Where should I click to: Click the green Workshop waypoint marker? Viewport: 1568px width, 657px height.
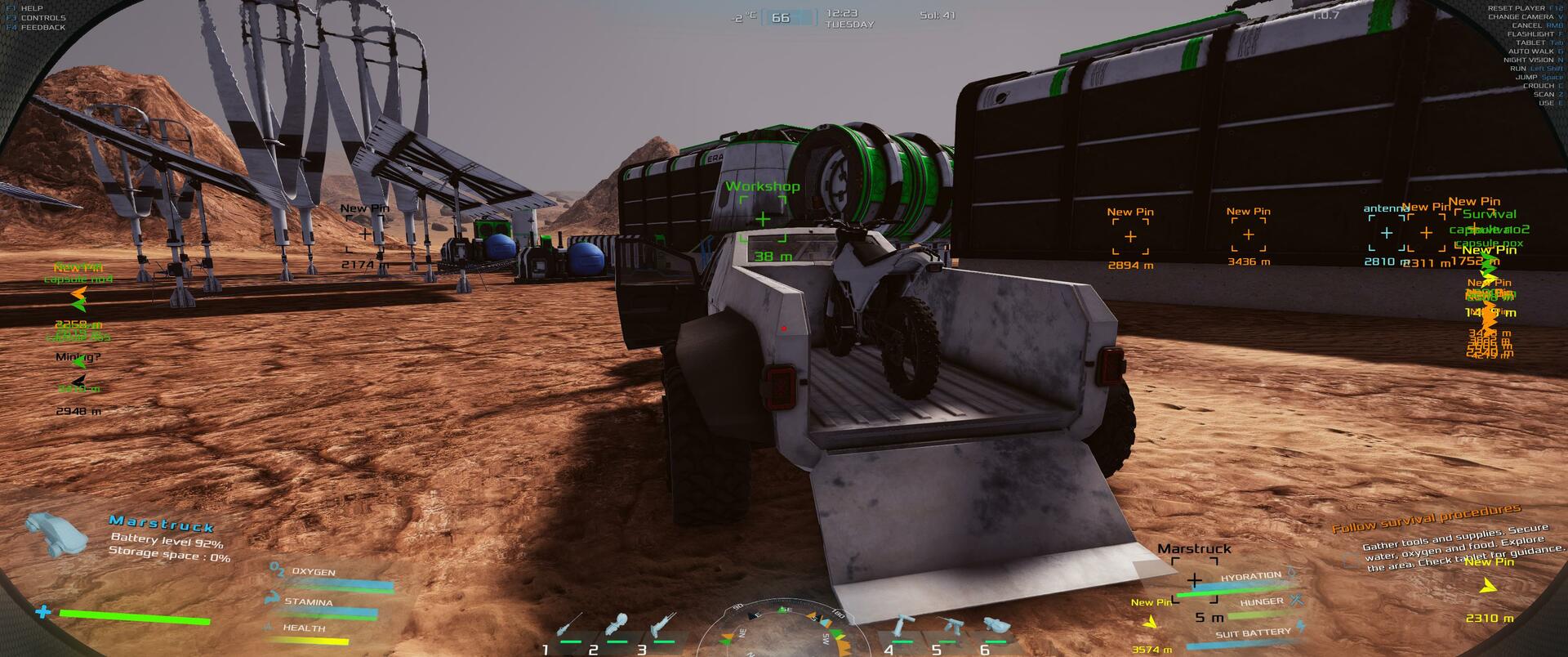tap(763, 219)
